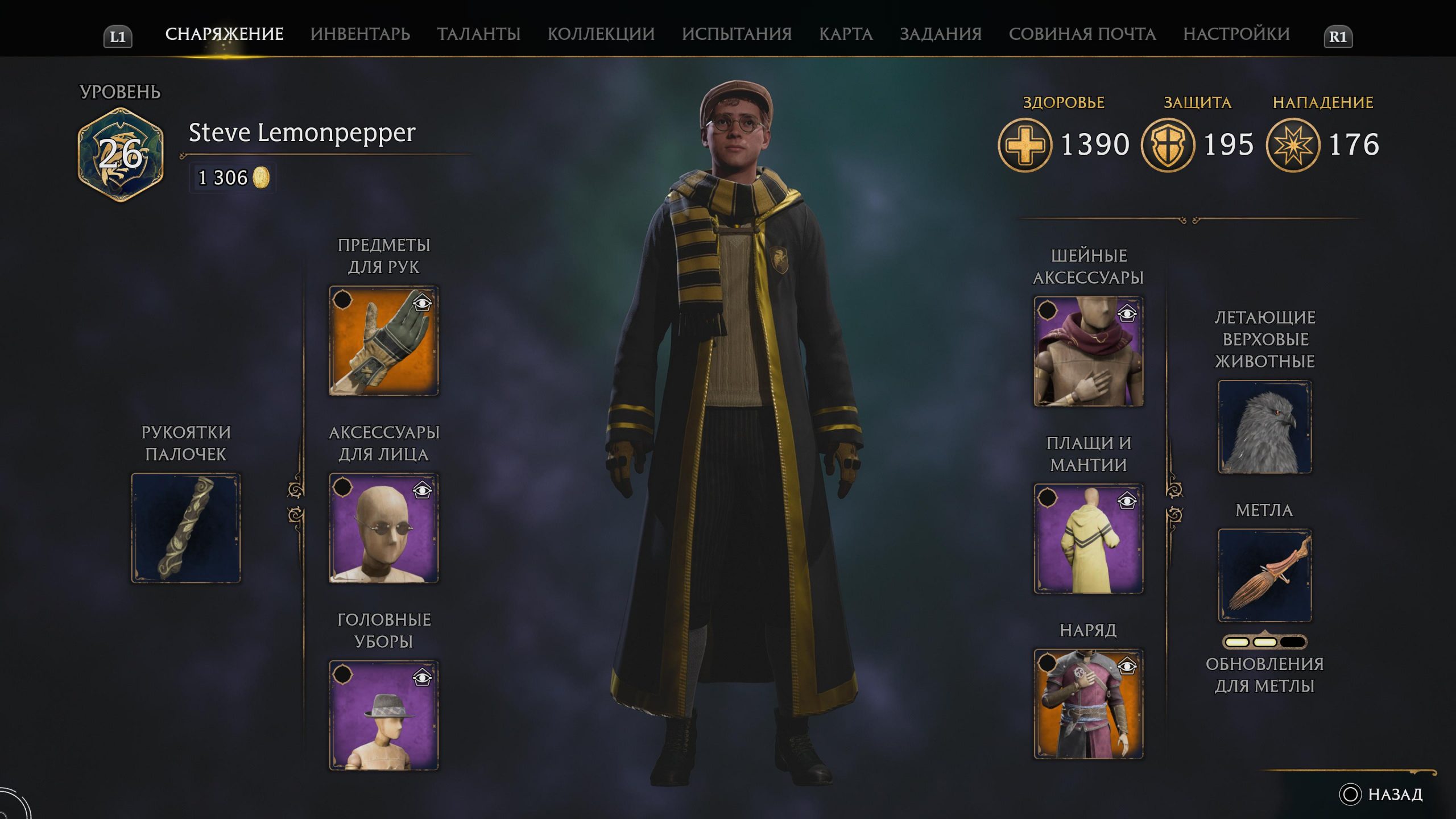1456x819 pixels.
Task: Switch to the Задания tab
Action: [x=940, y=34]
